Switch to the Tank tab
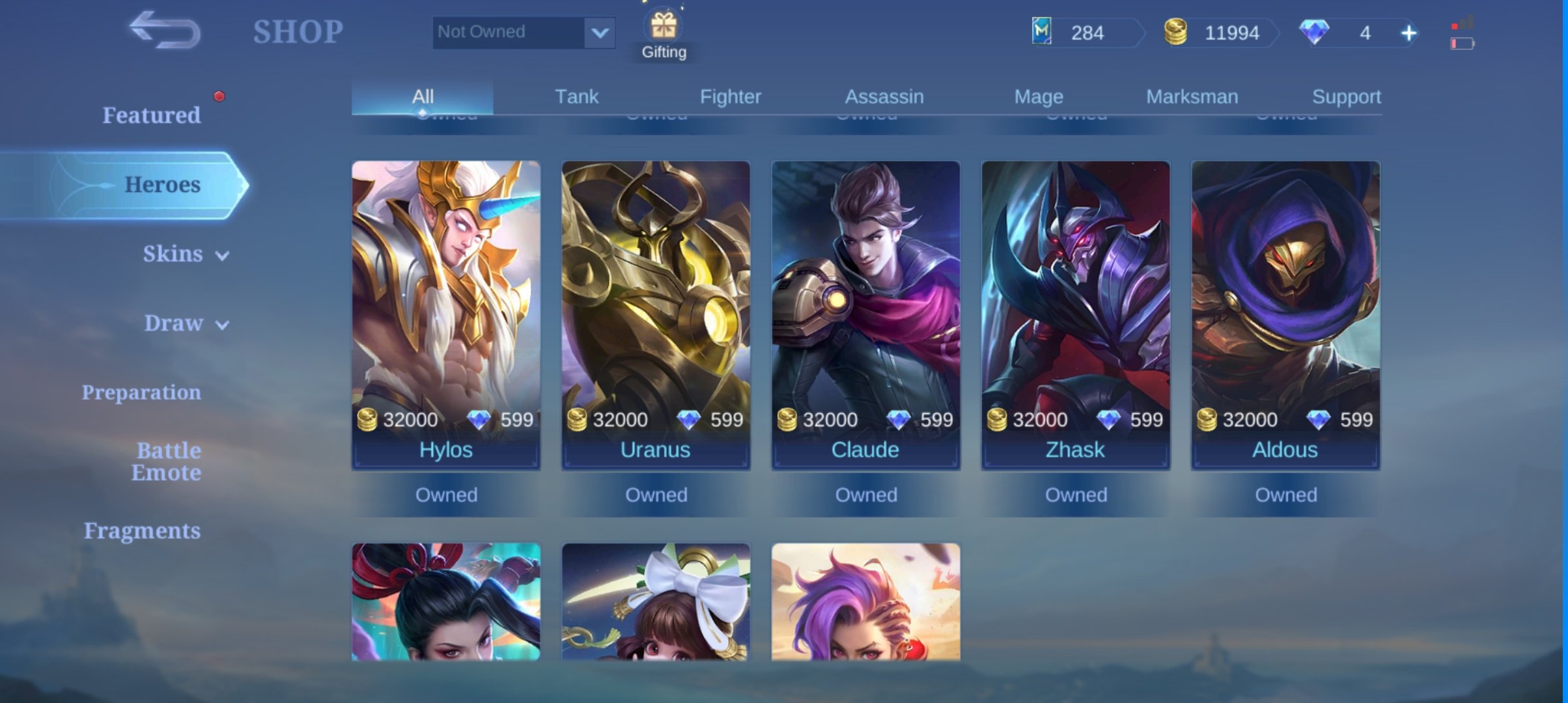This screenshot has height=703, width=1568. pyautogui.click(x=576, y=96)
